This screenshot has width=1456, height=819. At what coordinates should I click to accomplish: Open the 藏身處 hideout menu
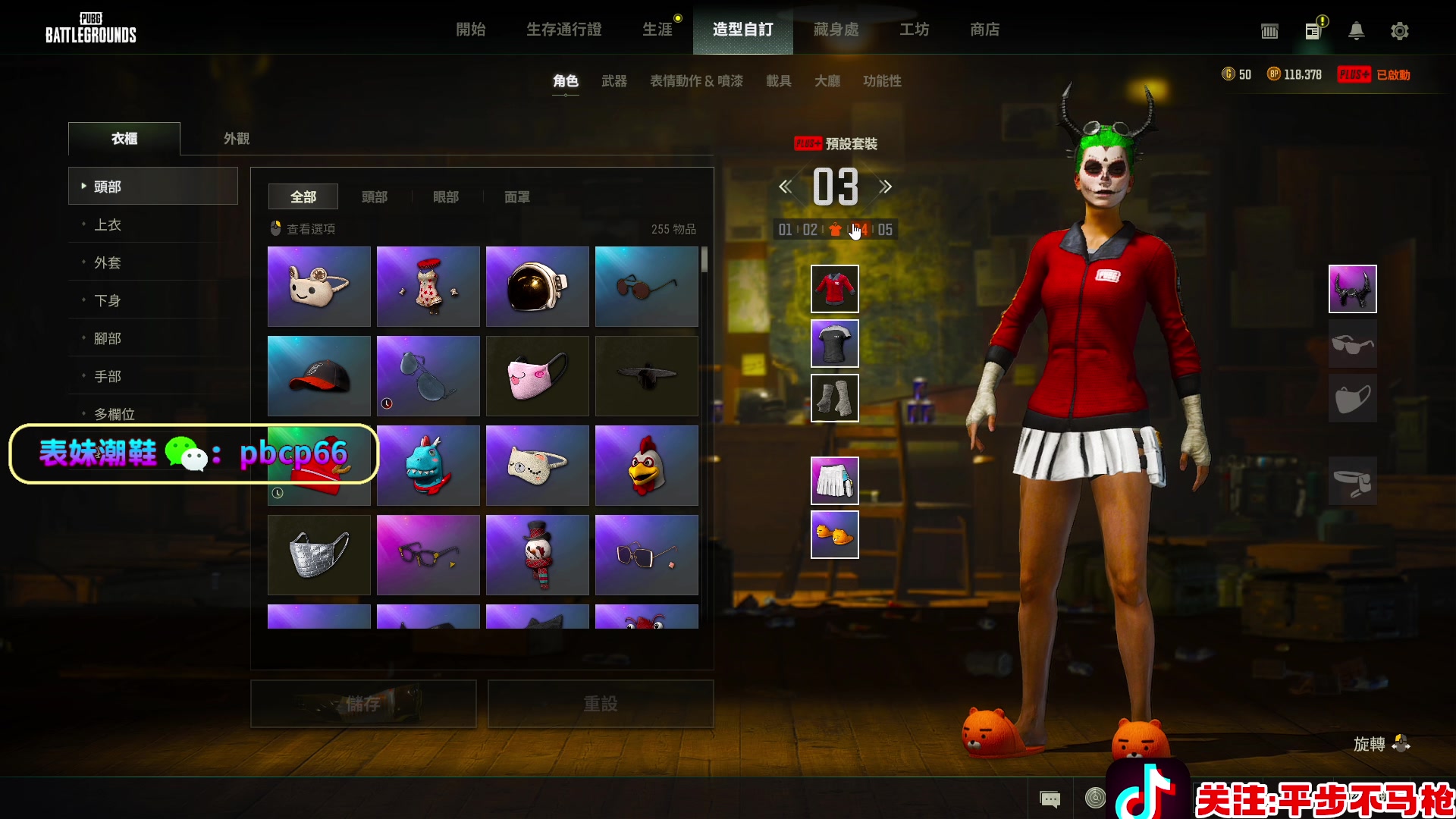836,30
